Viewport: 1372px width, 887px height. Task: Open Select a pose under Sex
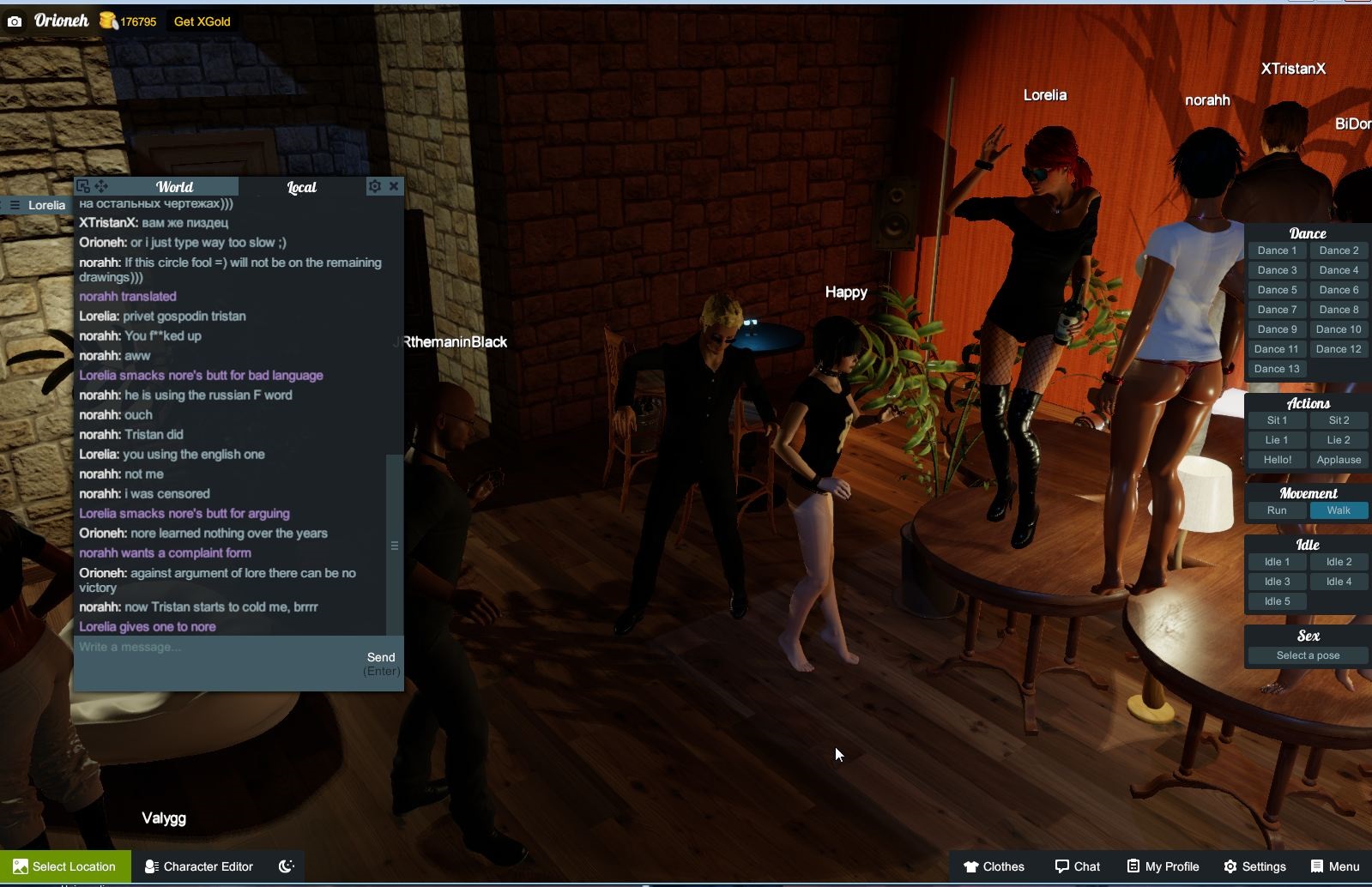(1306, 655)
